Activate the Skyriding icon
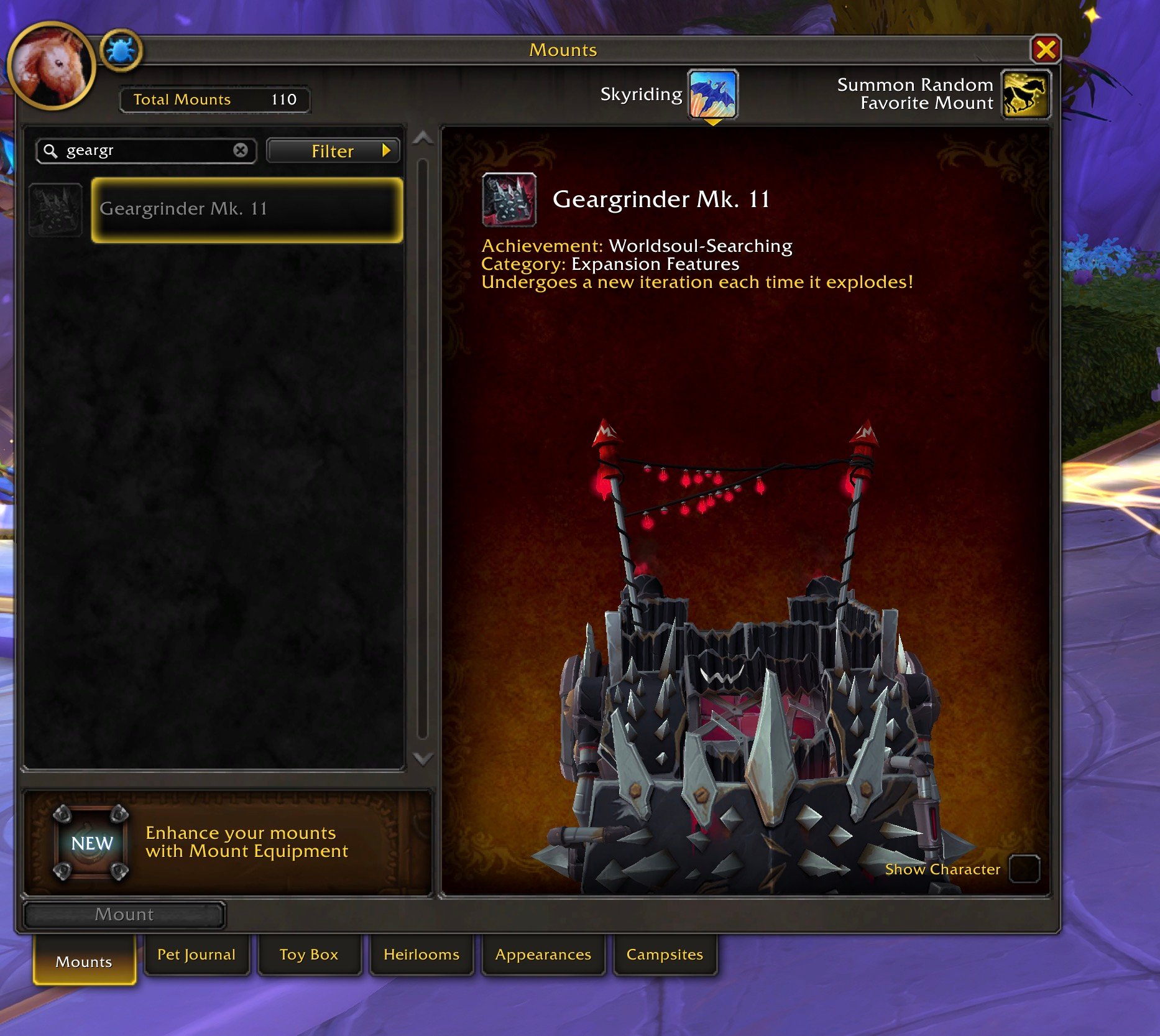Viewport: 1160px width, 1036px height. [712, 95]
